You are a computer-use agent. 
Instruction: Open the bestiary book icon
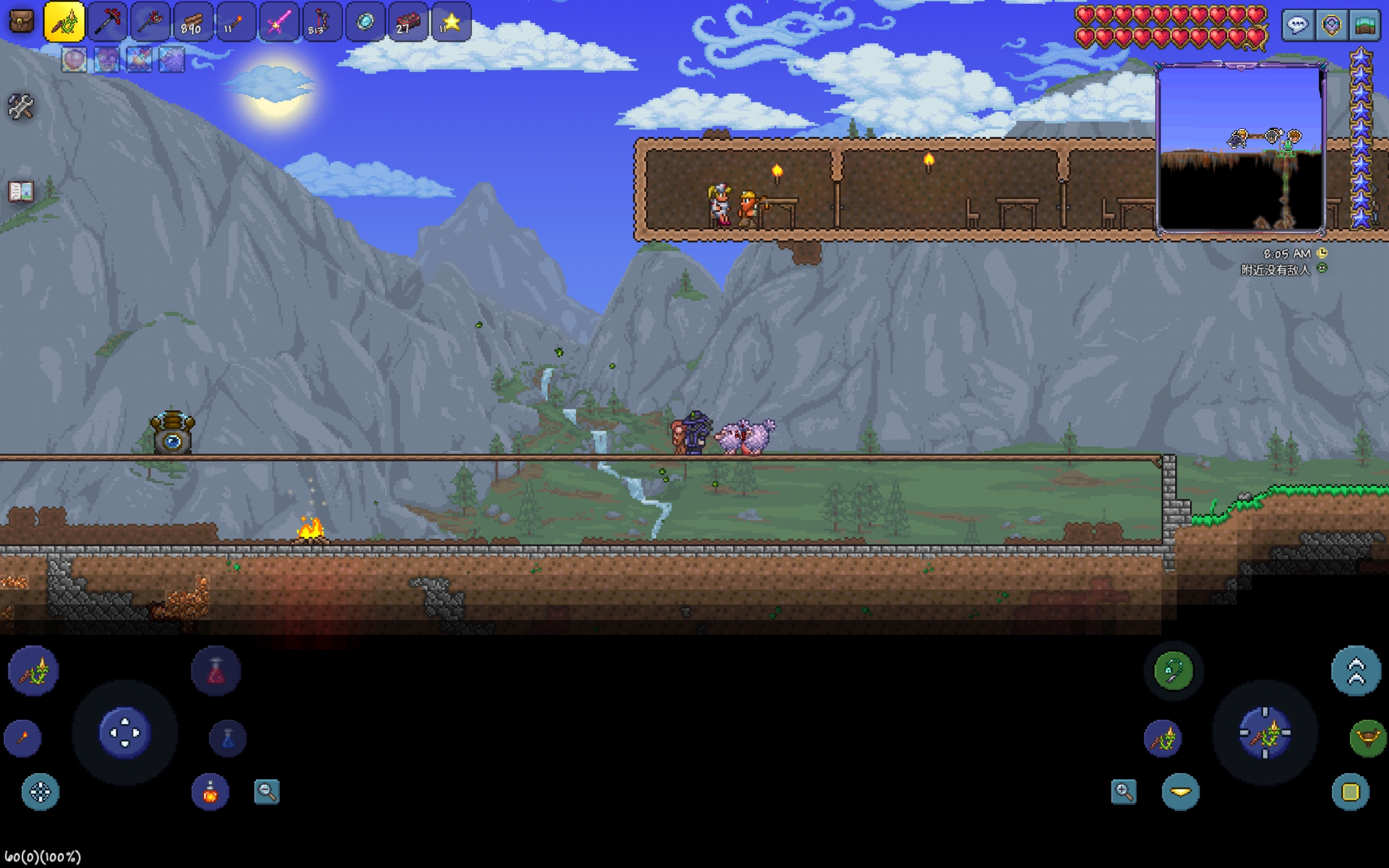click(x=21, y=191)
